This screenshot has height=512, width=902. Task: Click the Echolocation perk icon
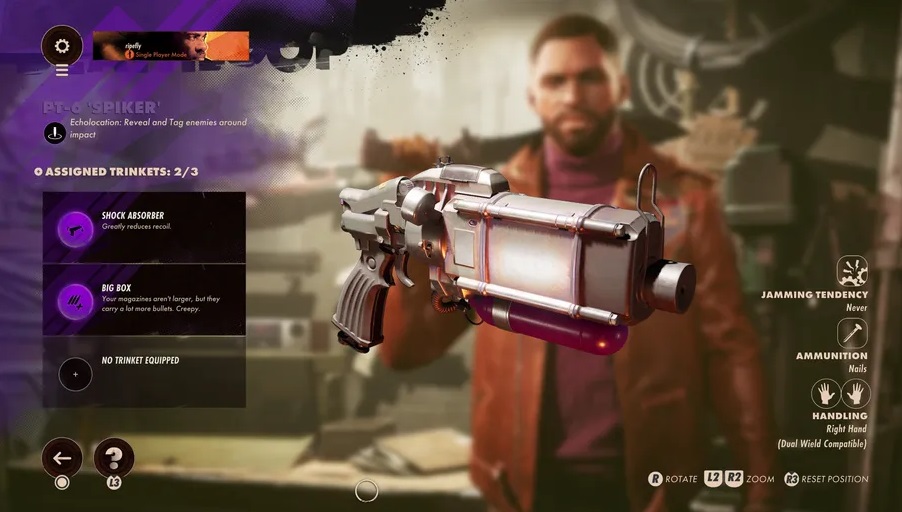[55, 131]
